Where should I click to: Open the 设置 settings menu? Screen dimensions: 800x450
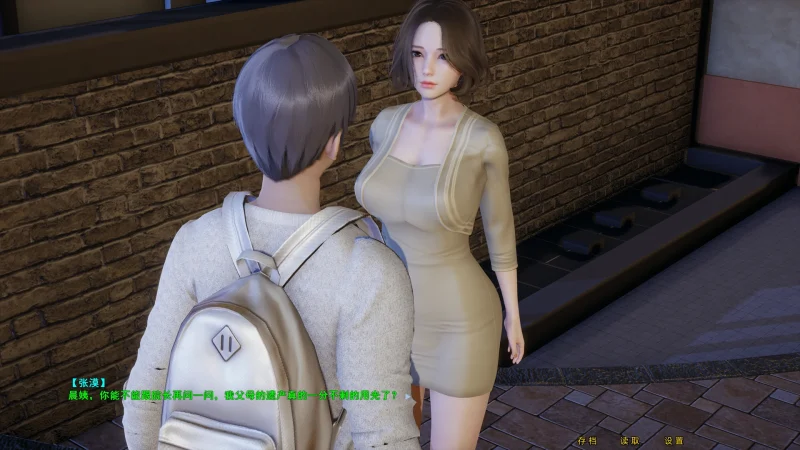pyautogui.click(x=674, y=440)
